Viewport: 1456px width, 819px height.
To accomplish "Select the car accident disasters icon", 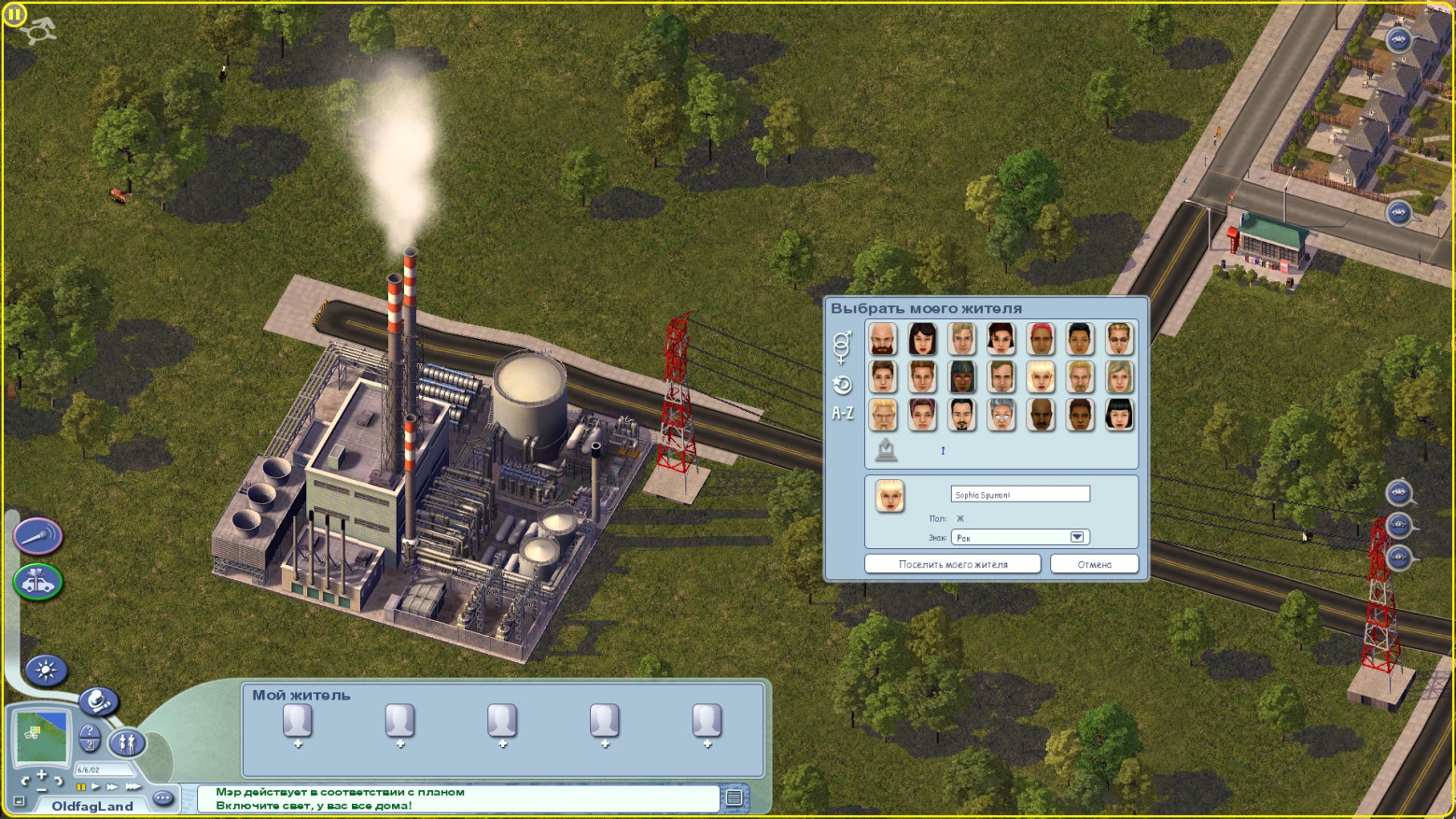I will coord(38,582).
